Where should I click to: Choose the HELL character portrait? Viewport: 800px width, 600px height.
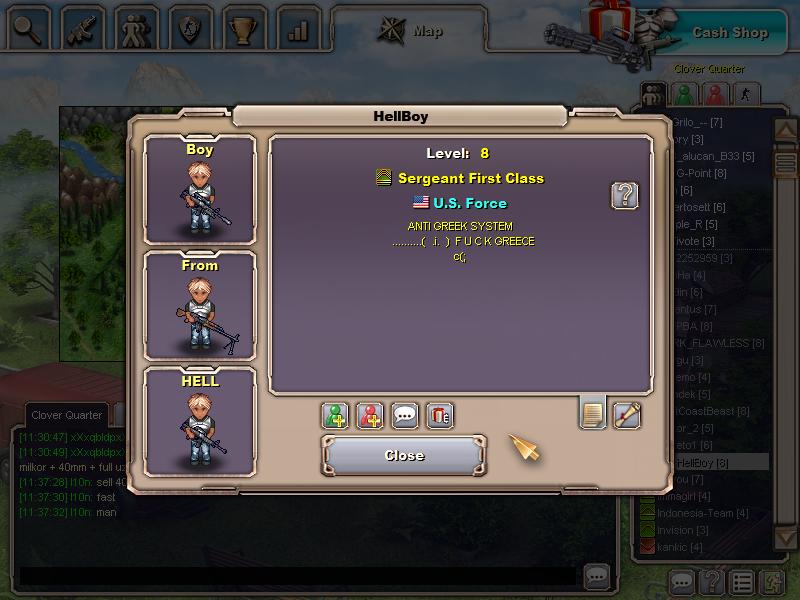(x=200, y=422)
